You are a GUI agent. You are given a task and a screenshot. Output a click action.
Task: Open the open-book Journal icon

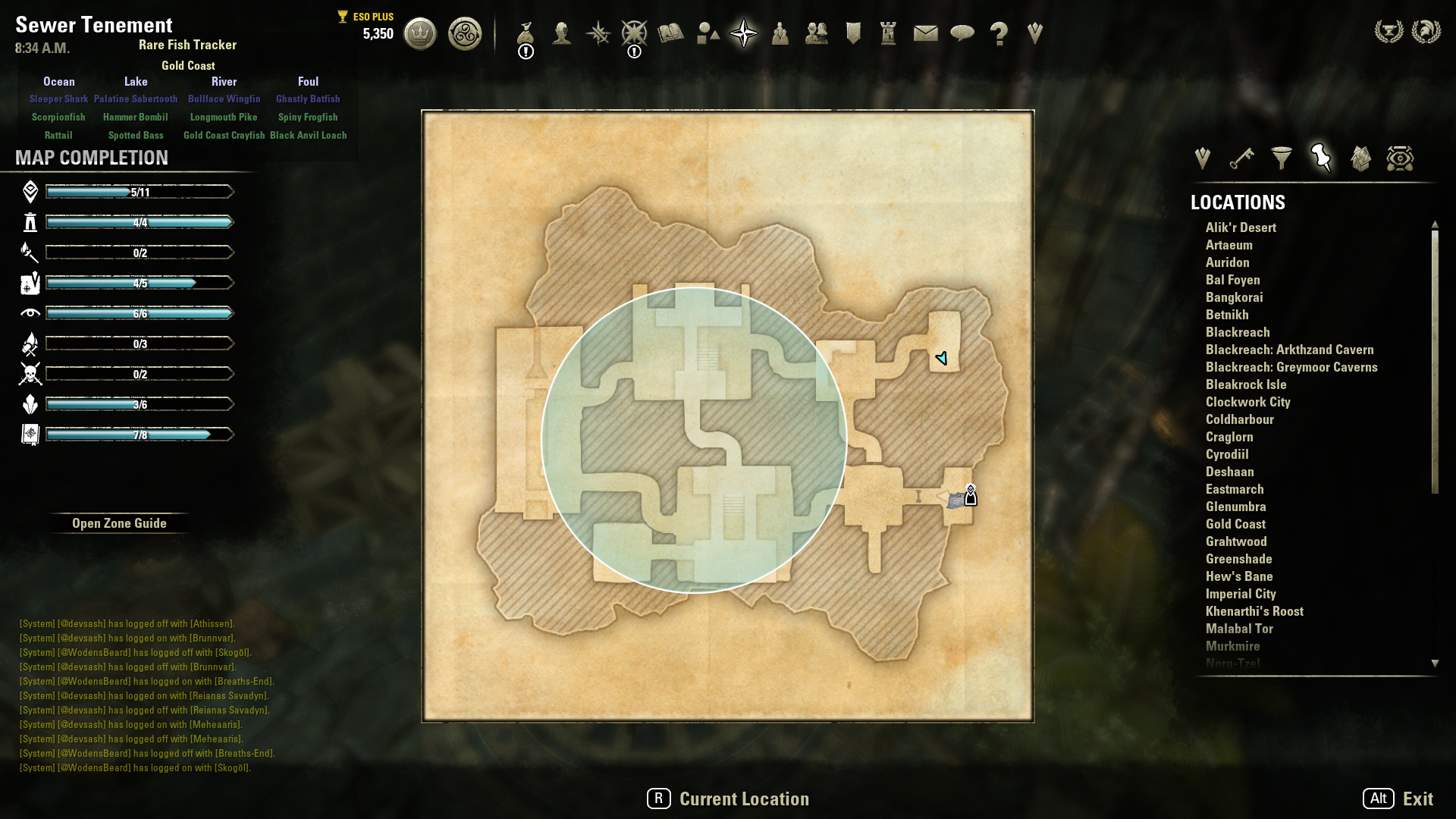pos(671,33)
